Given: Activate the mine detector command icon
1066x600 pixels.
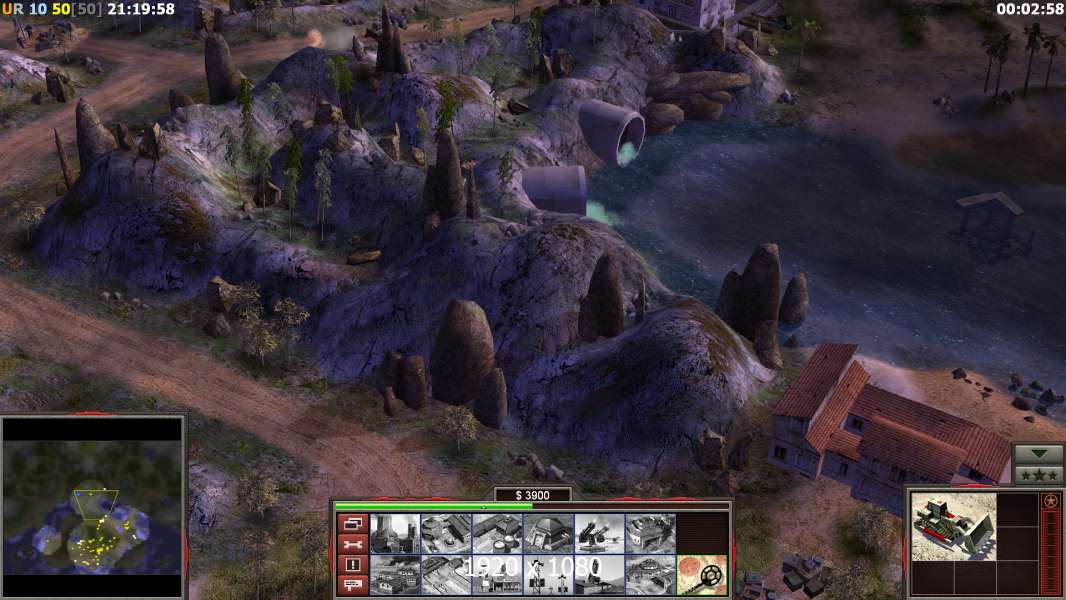Looking at the screenshot, I should (702, 575).
